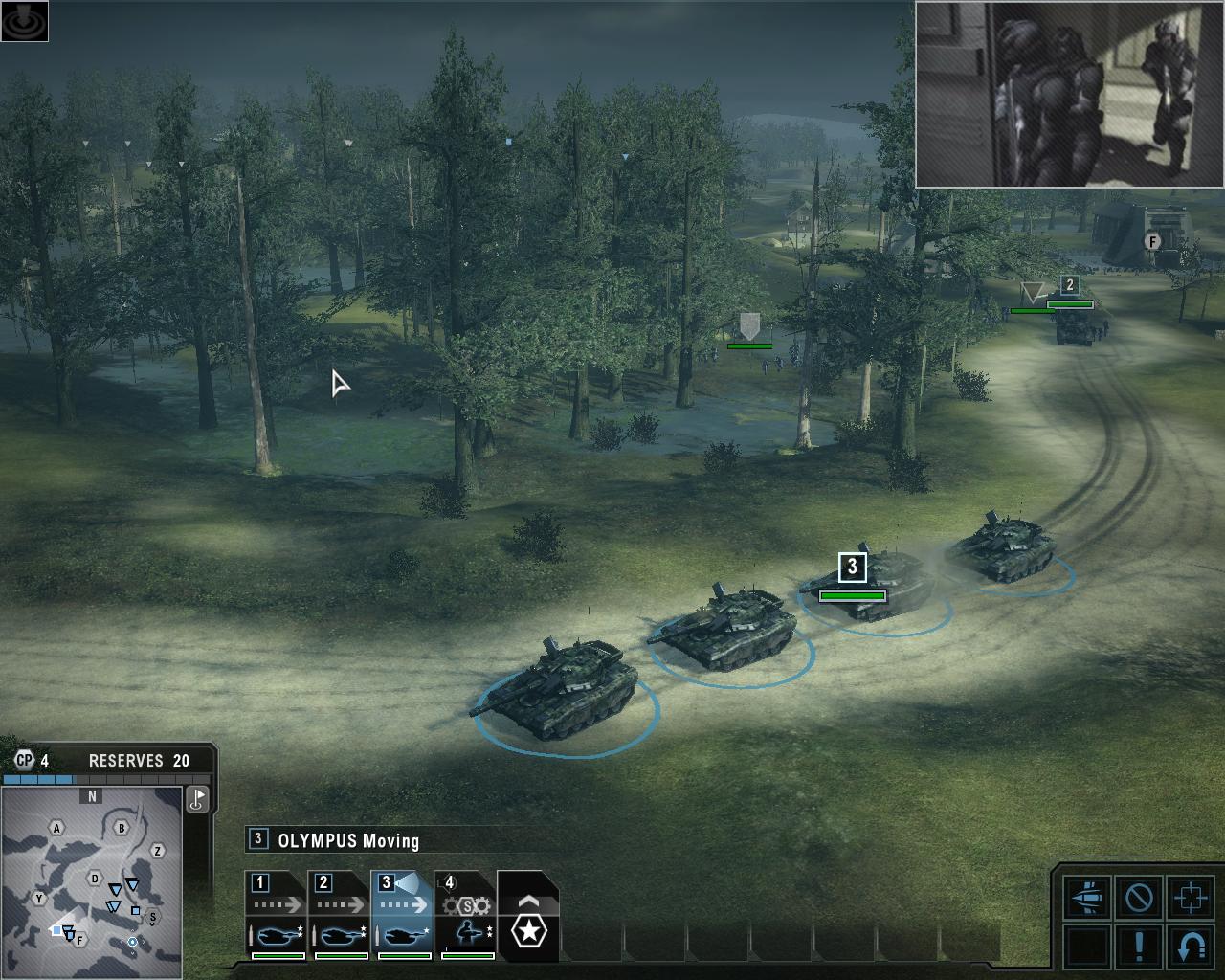Issue the stop command (crossed circle)
The image size is (1225, 980).
(x=1139, y=898)
